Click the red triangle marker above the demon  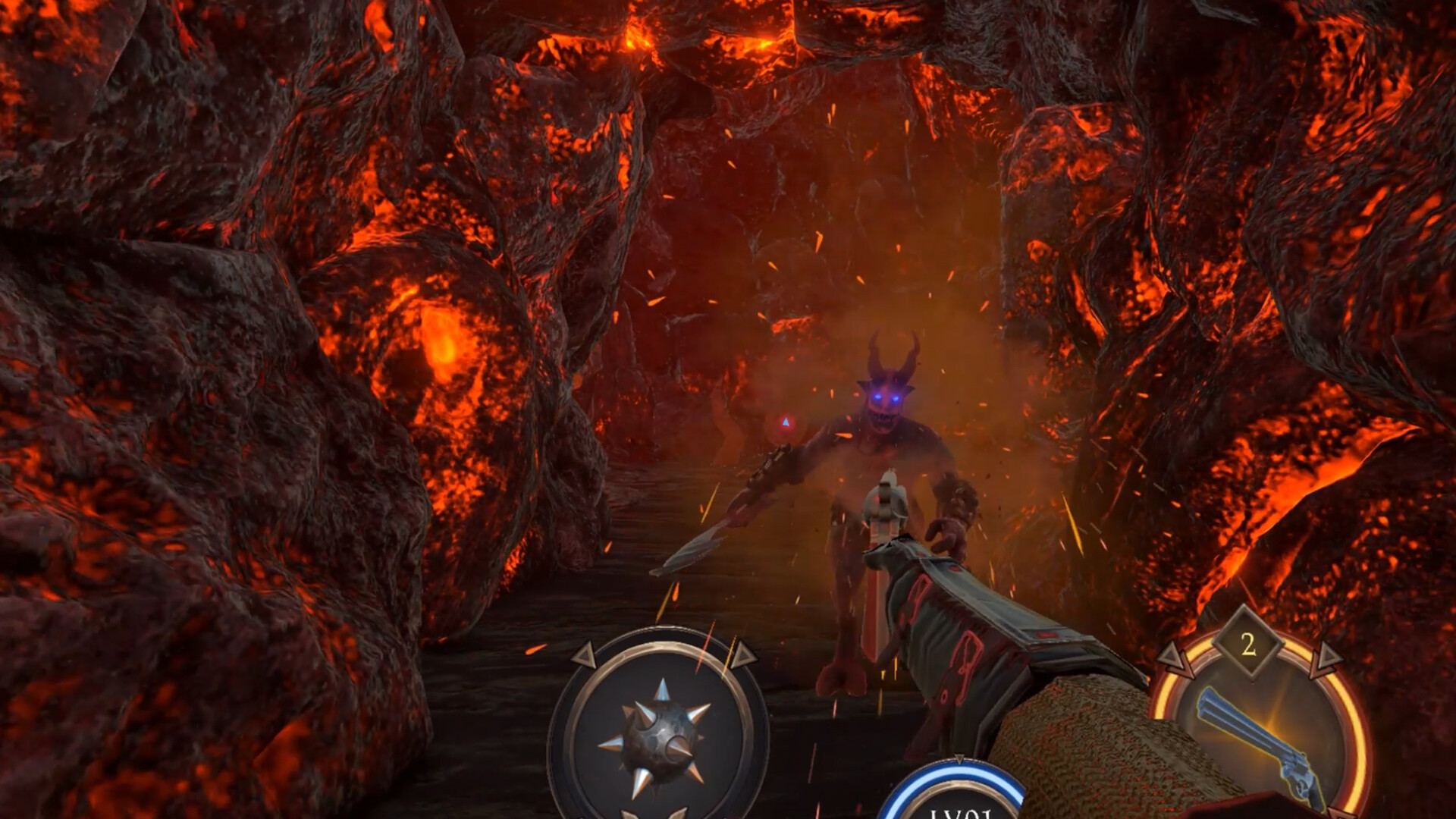pyautogui.click(x=785, y=423)
